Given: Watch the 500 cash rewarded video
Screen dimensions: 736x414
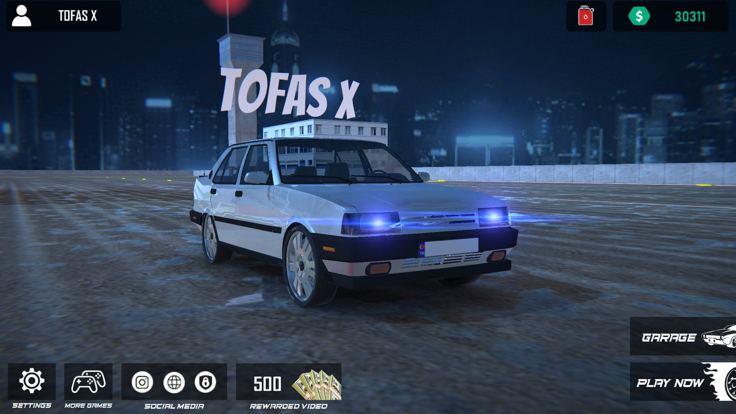Looking at the screenshot, I should click(289, 383).
